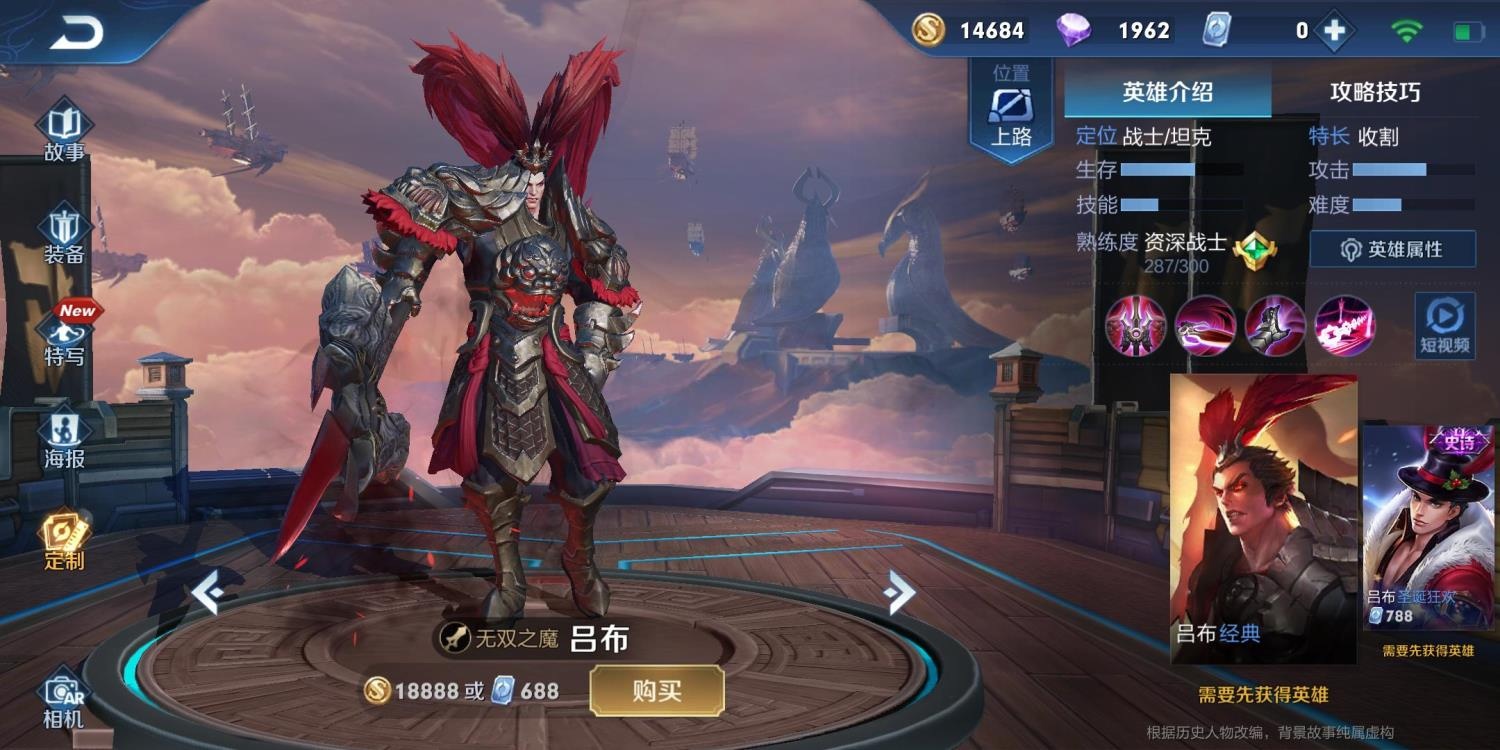View the first skill icon with the halberd
The height and width of the screenshot is (750, 1500).
(x=1135, y=326)
